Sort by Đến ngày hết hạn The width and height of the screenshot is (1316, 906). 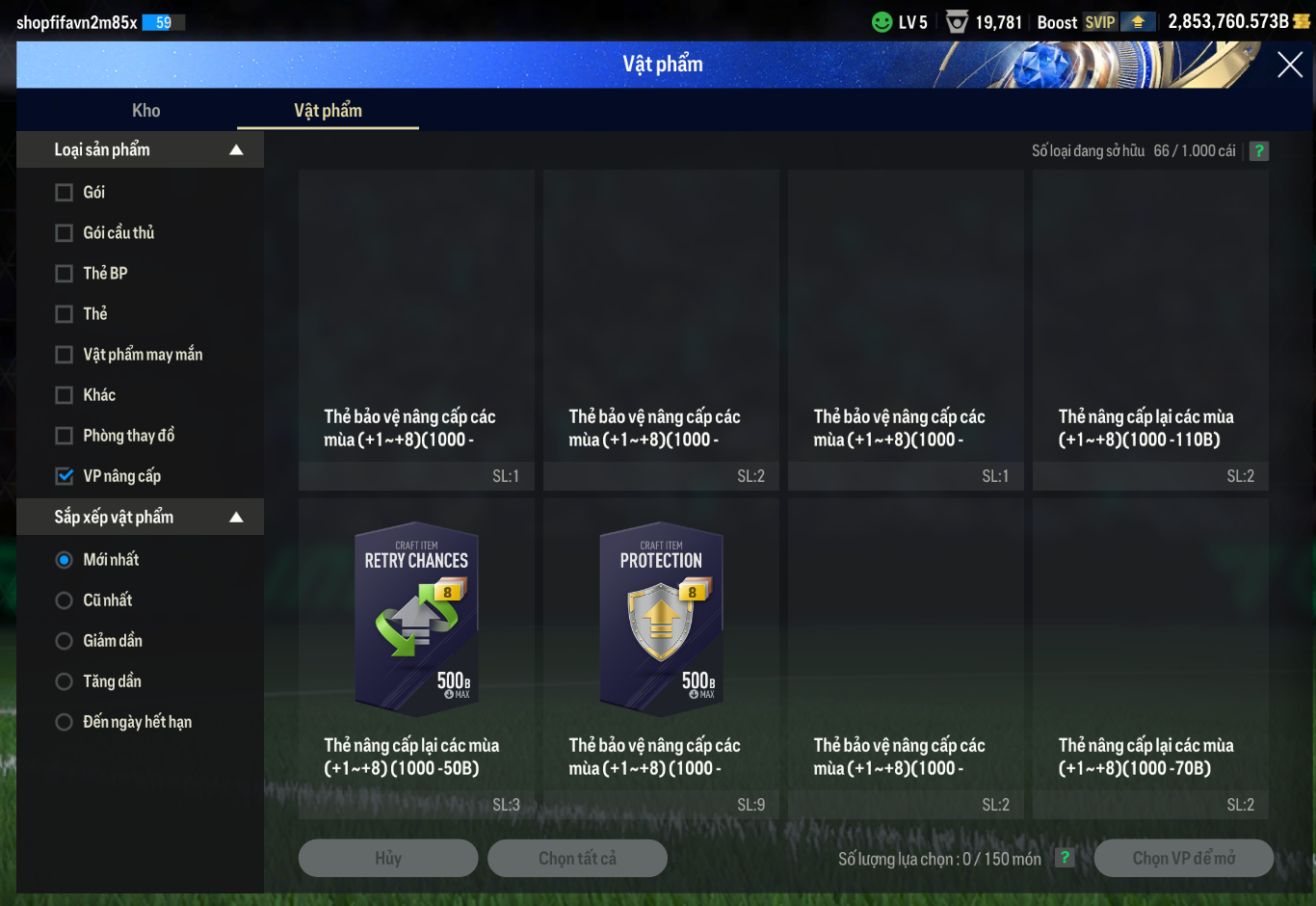point(65,722)
